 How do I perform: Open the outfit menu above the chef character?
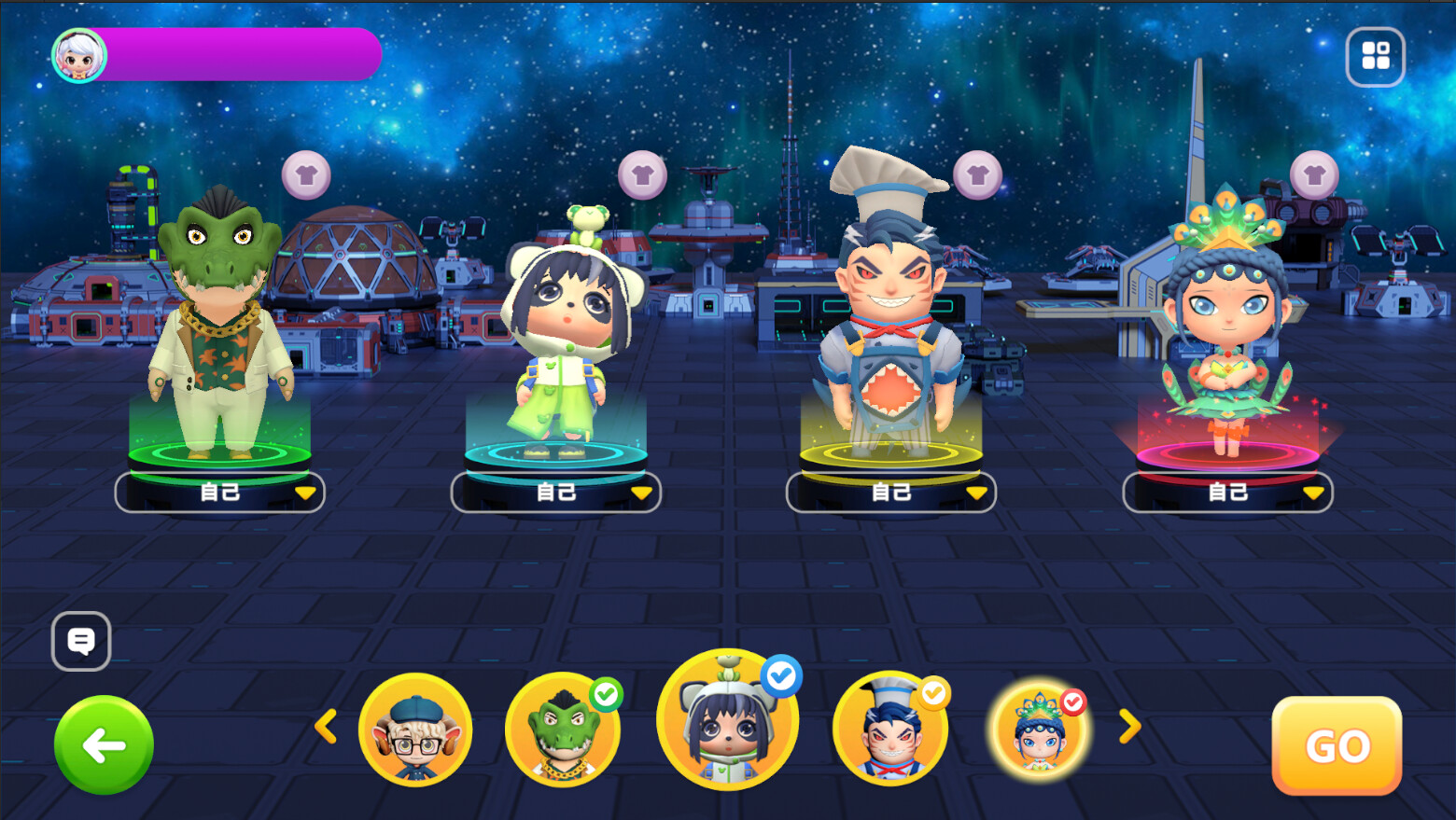tap(978, 174)
